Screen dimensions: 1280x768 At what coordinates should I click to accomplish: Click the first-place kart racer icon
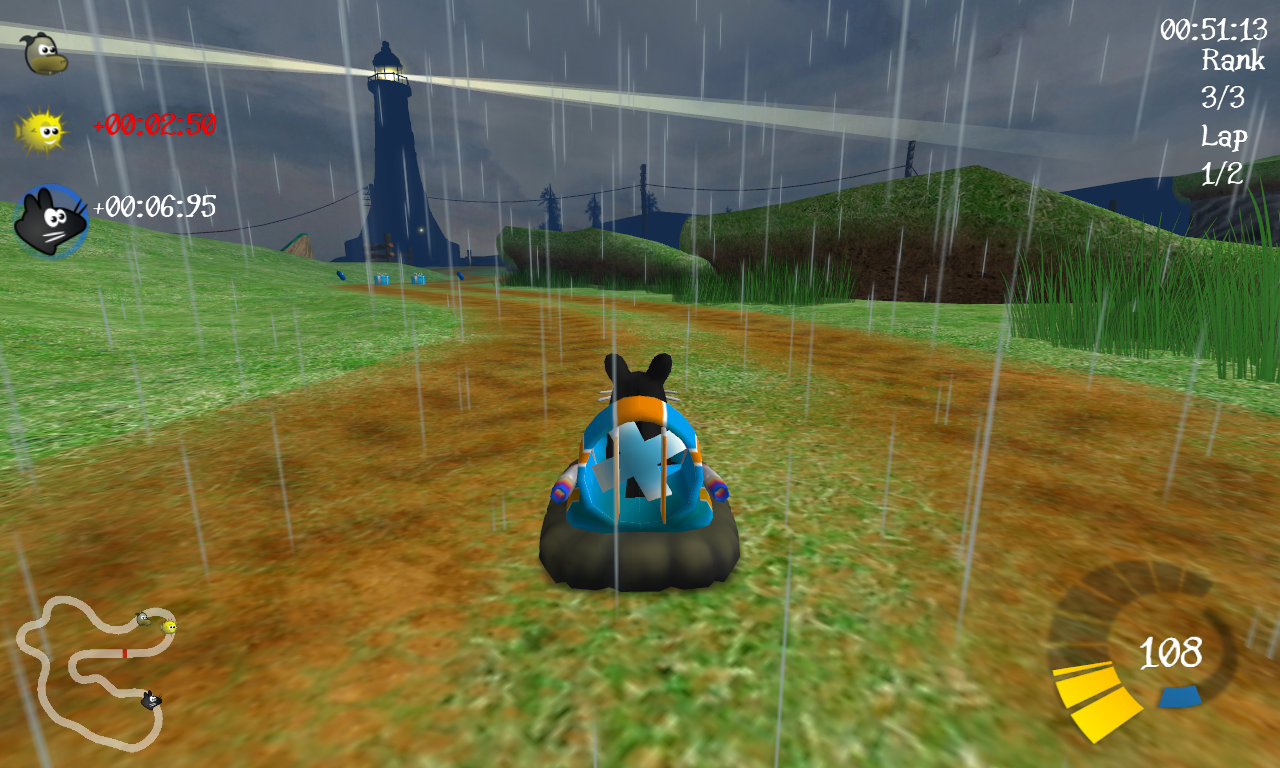point(44,52)
